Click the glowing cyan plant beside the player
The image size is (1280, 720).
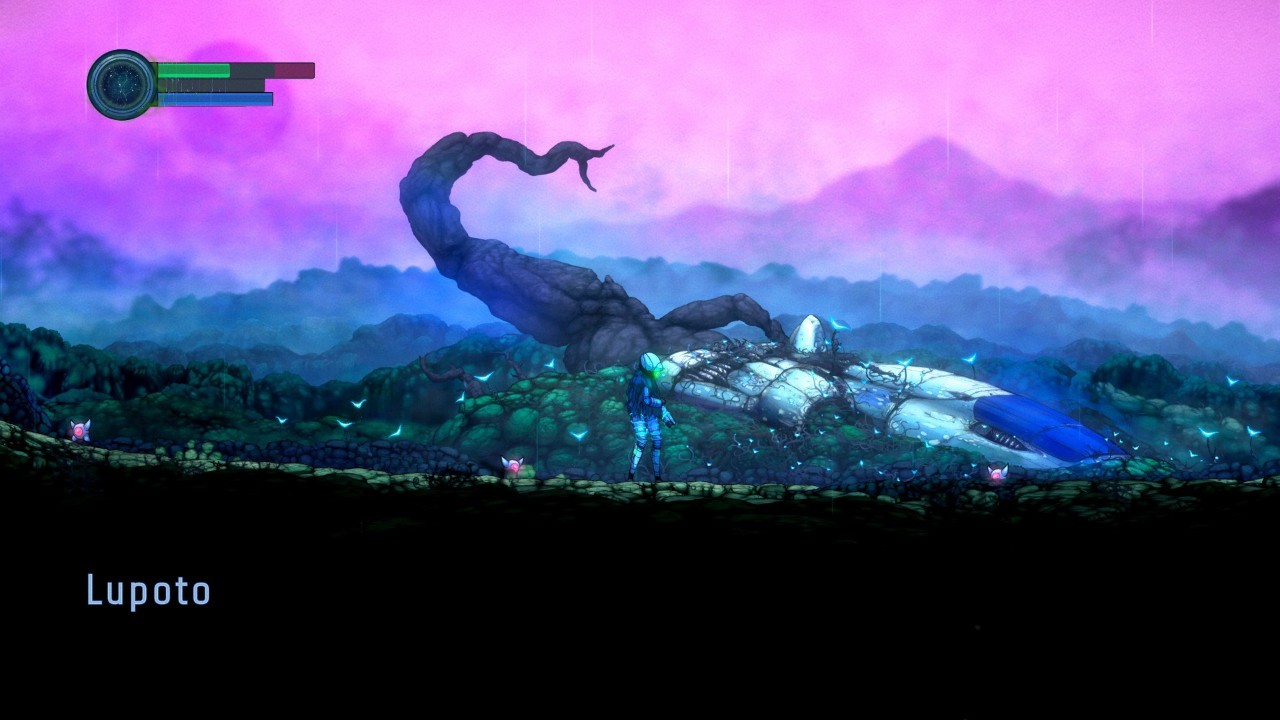(x=578, y=437)
